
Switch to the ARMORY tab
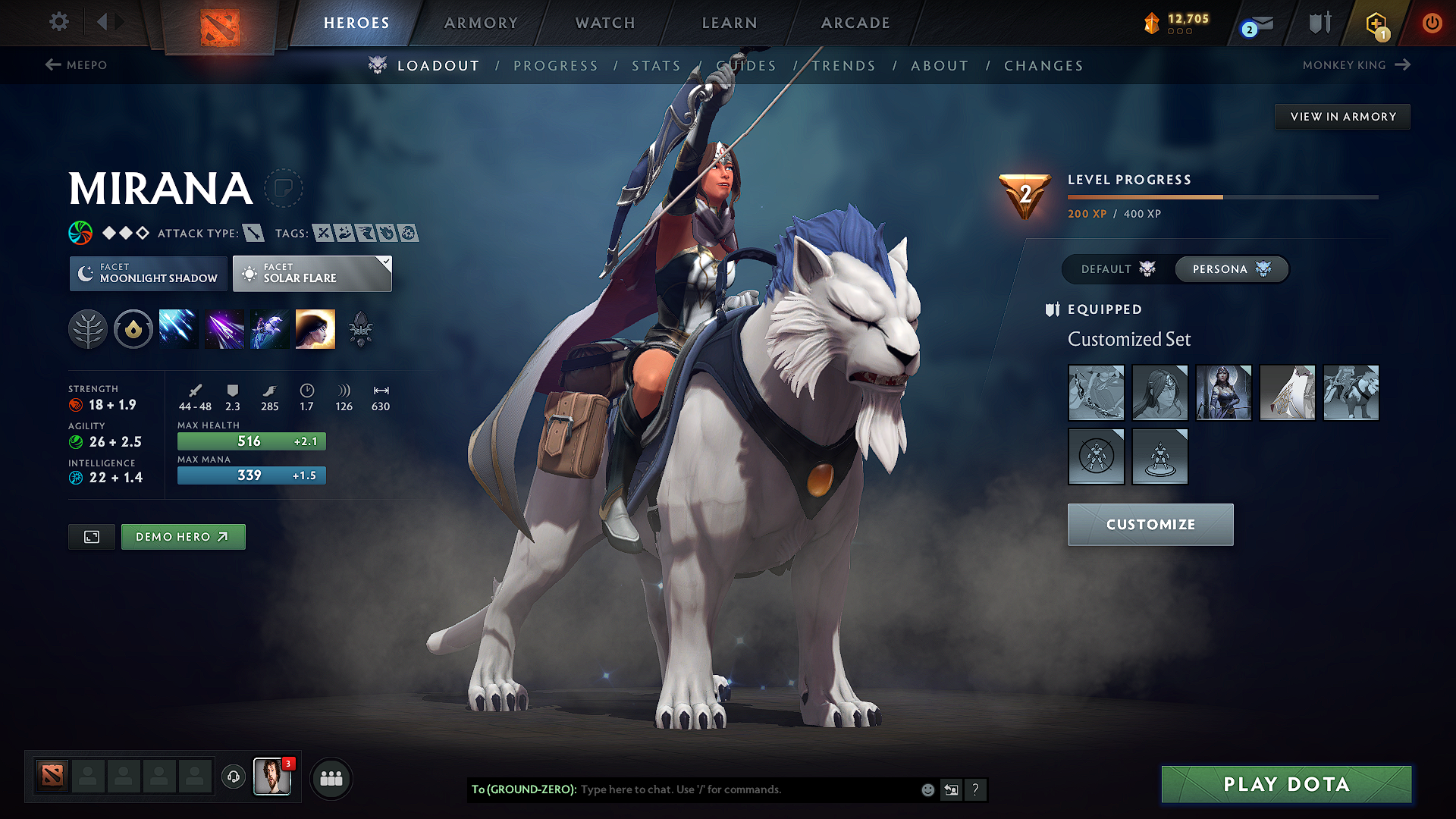(x=481, y=23)
